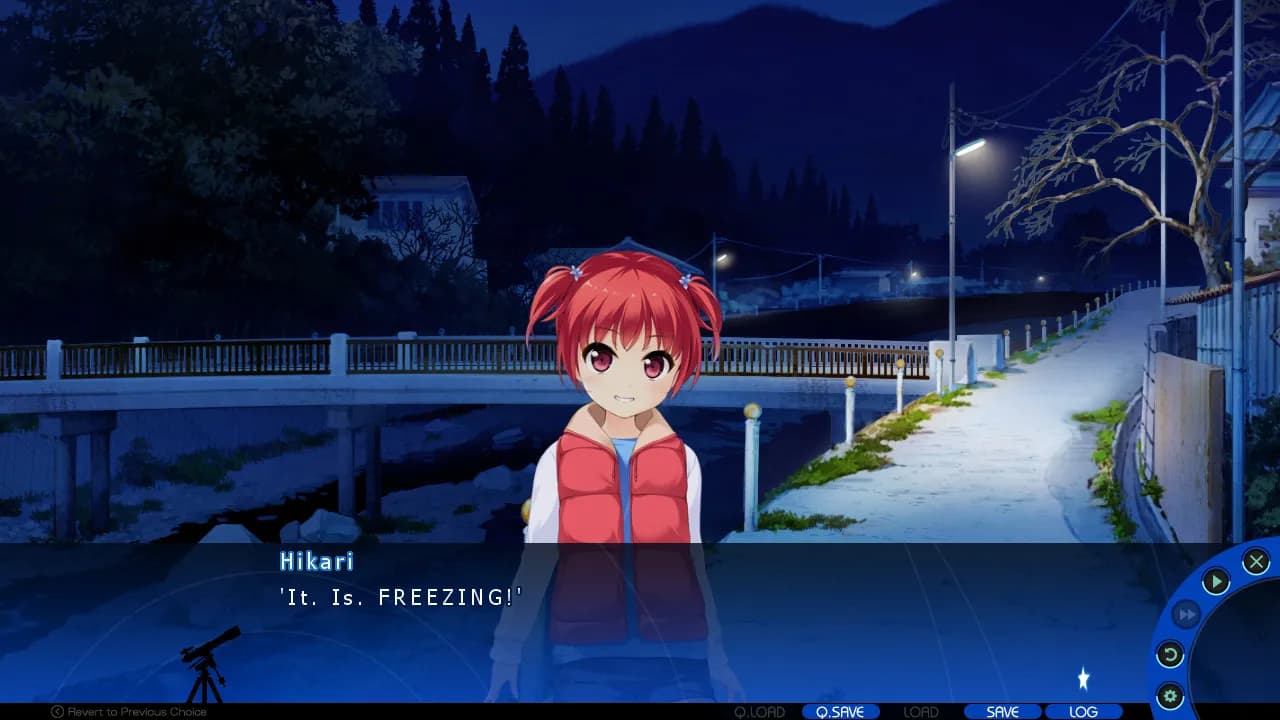Open the settings gear icon
The image size is (1280, 720).
(x=1170, y=694)
